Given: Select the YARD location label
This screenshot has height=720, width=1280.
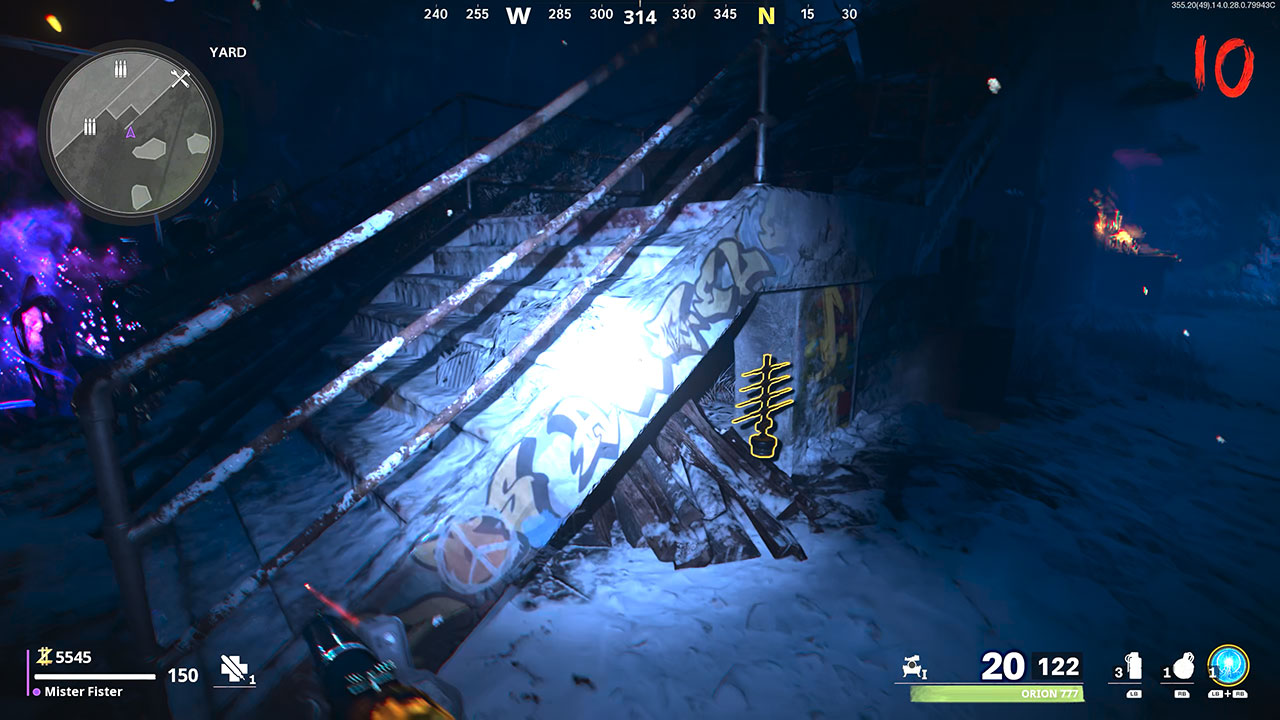Looking at the screenshot, I should (x=228, y=52).
